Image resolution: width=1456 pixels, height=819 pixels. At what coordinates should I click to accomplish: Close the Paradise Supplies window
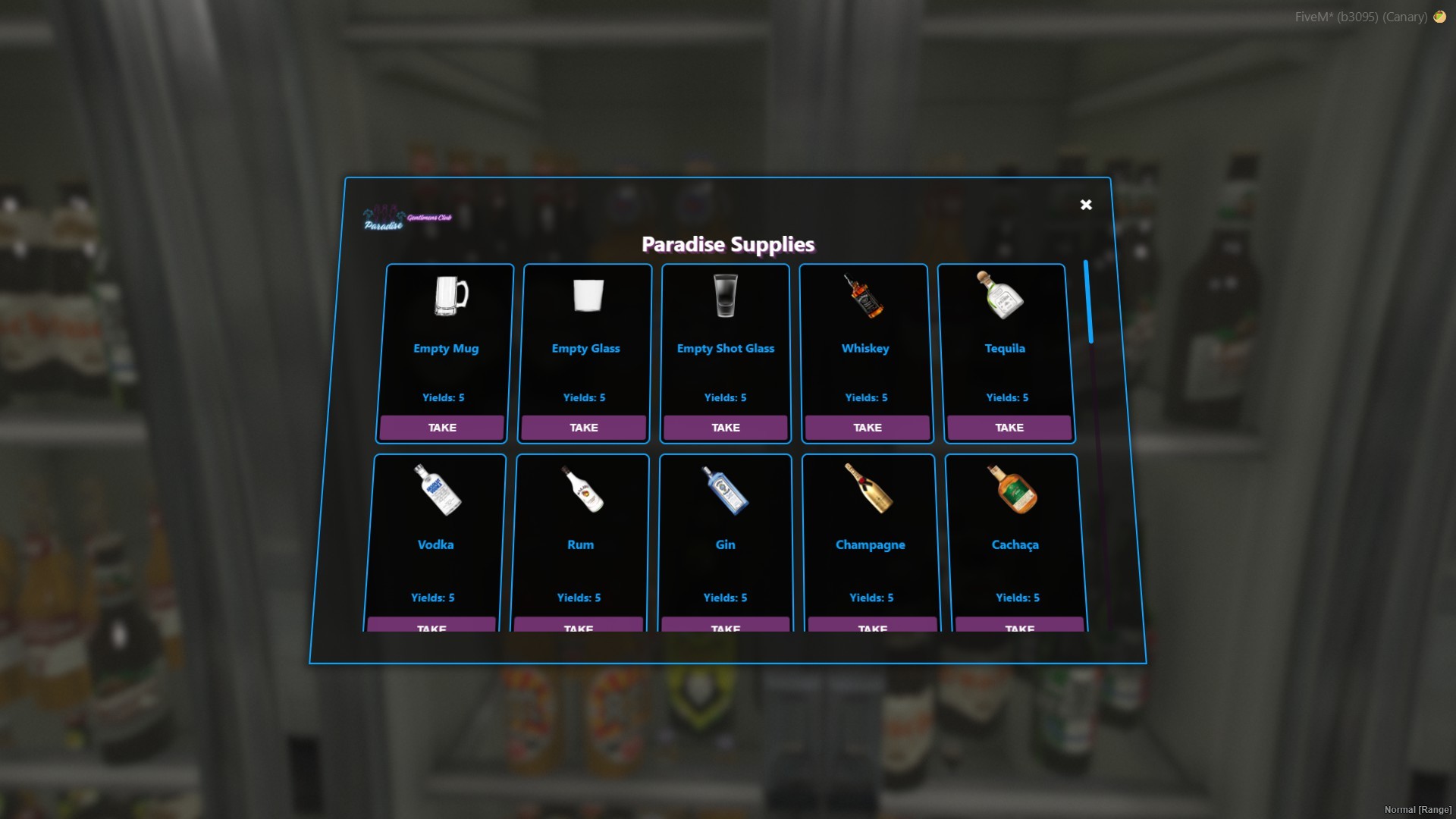point(1086,205)
